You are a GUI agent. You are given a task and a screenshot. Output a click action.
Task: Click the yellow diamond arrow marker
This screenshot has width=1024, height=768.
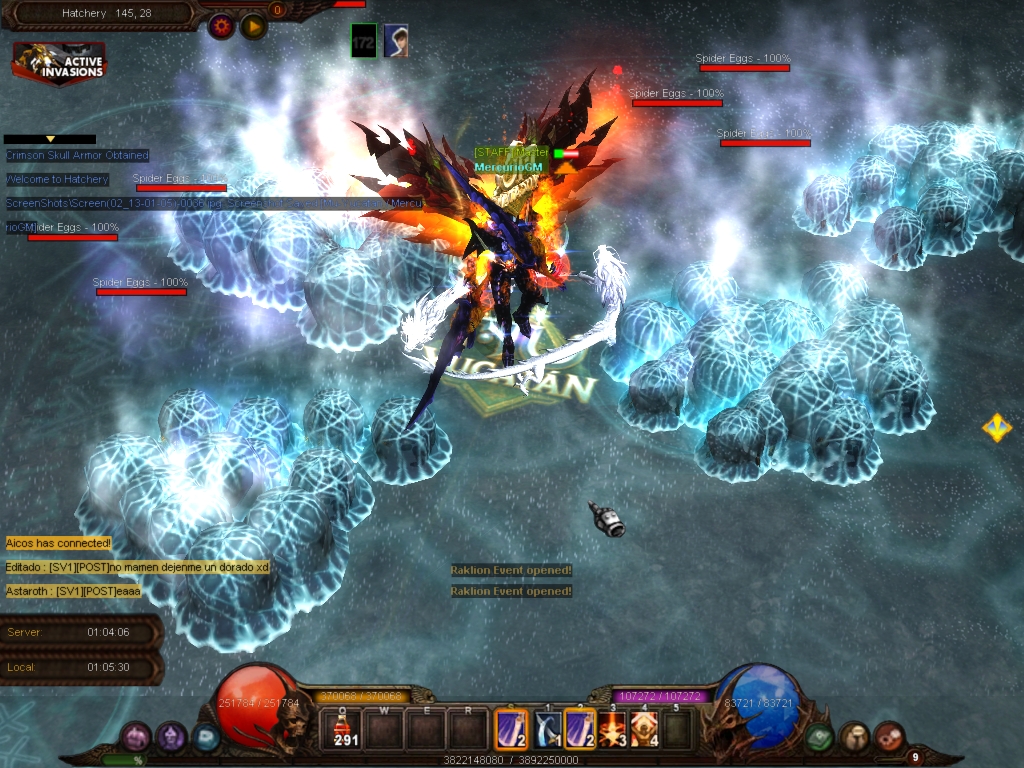coord(996,428)
